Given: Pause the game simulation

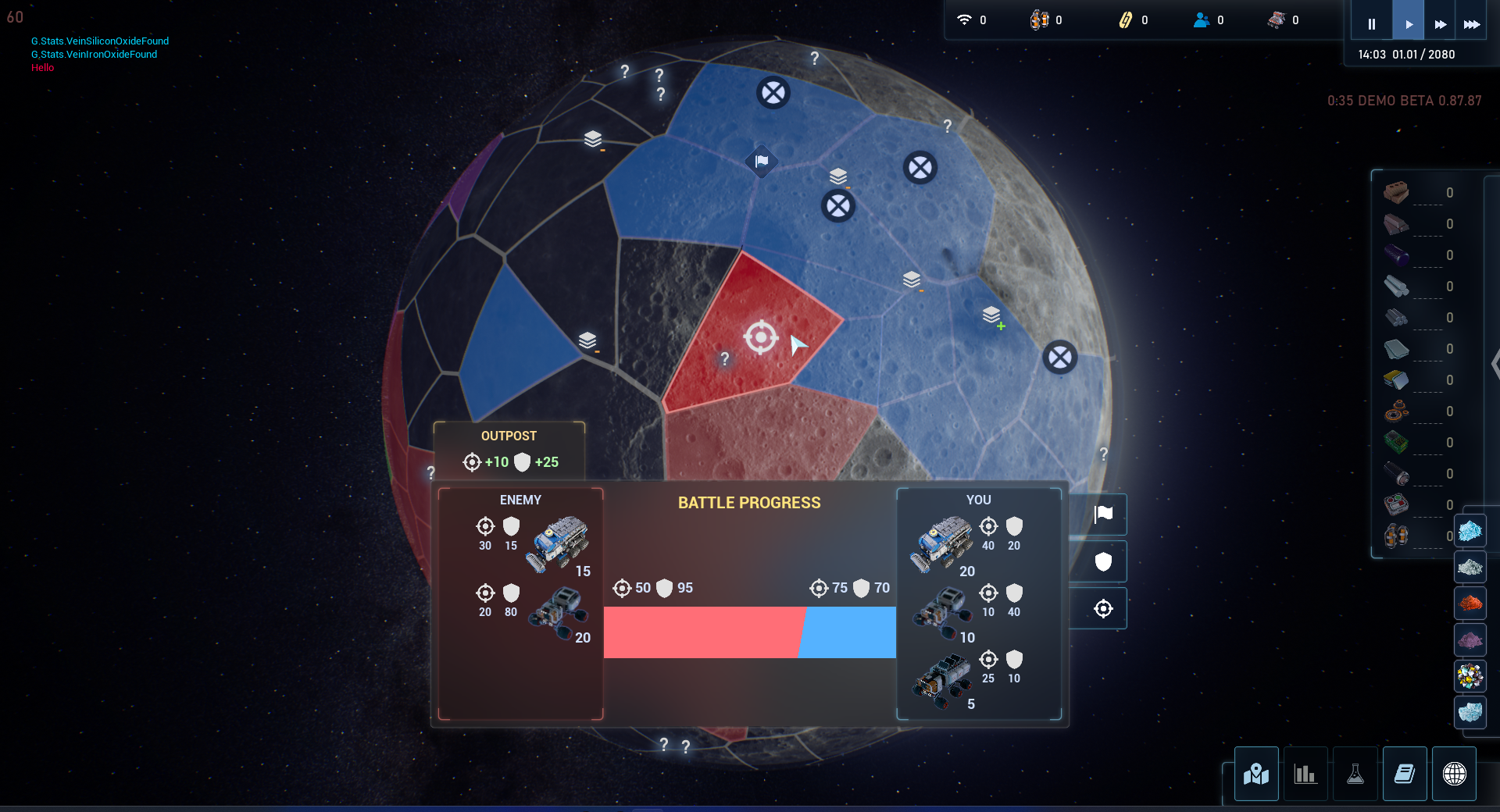Looking at the screenshot, I should point(1371,23).
